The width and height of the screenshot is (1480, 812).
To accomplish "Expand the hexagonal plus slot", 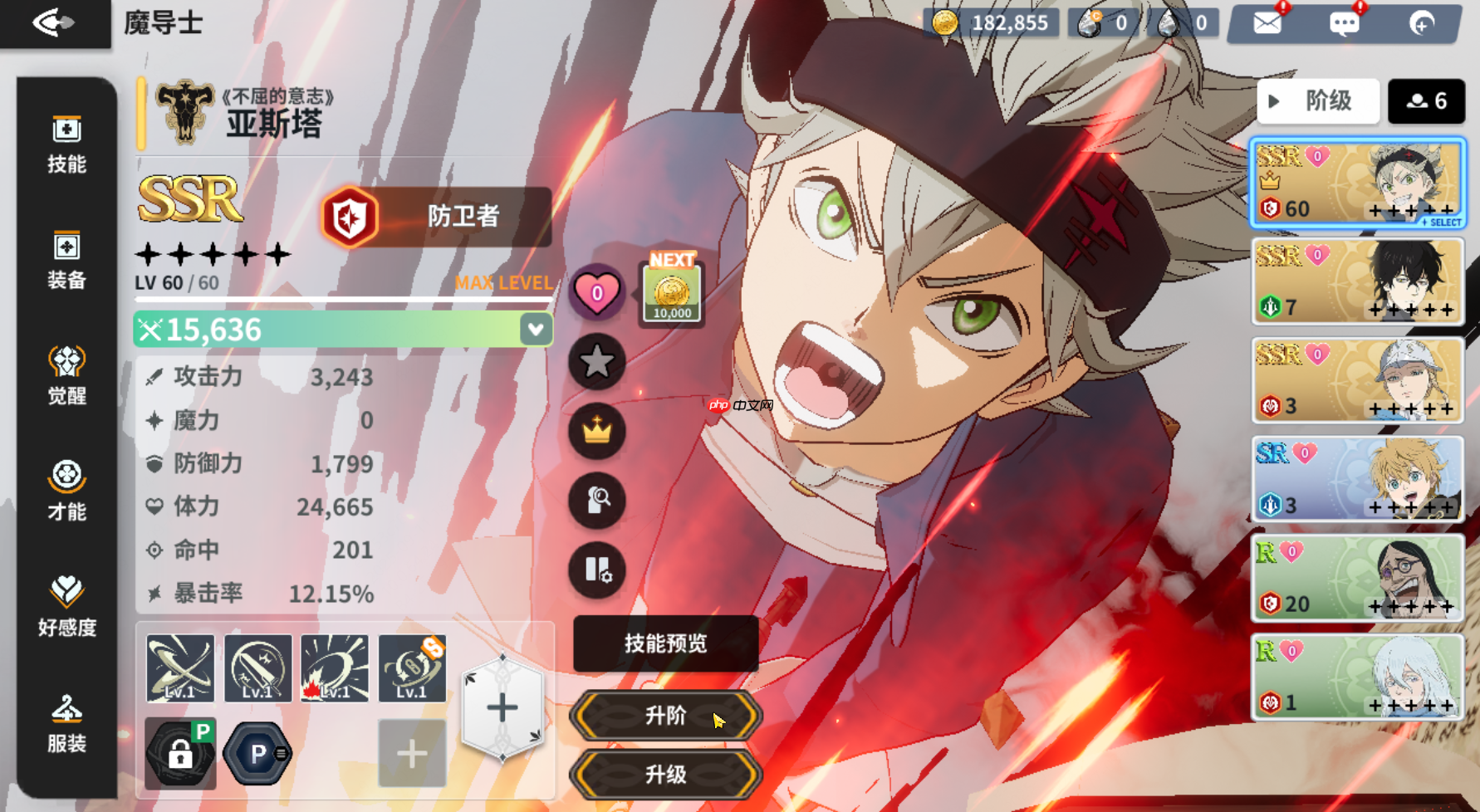I will [502, 707].
